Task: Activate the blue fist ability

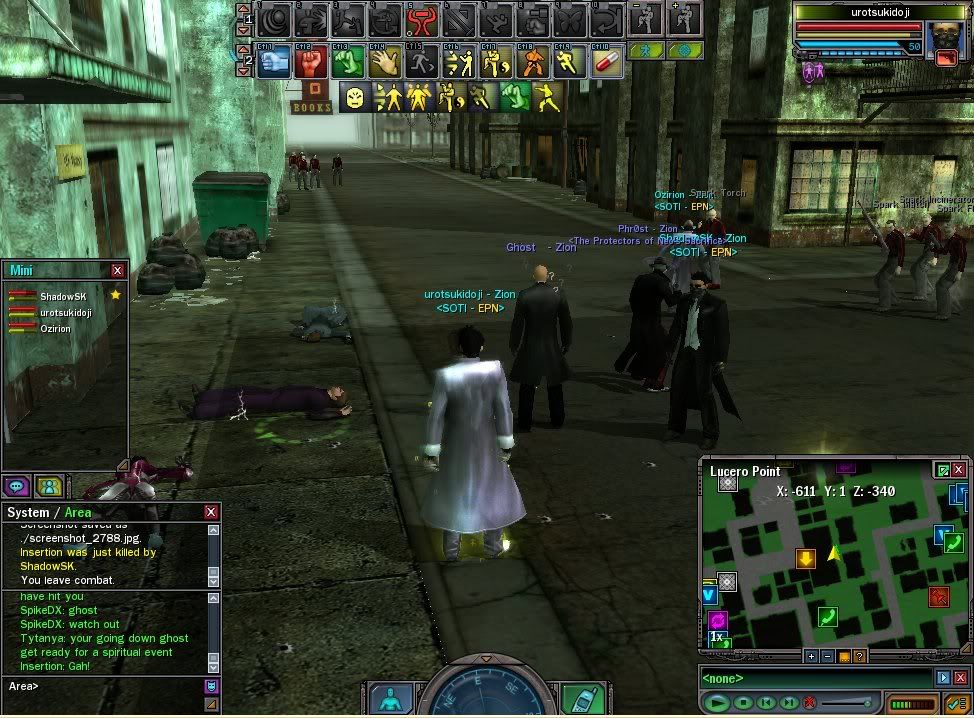Action: pos(273,62)
